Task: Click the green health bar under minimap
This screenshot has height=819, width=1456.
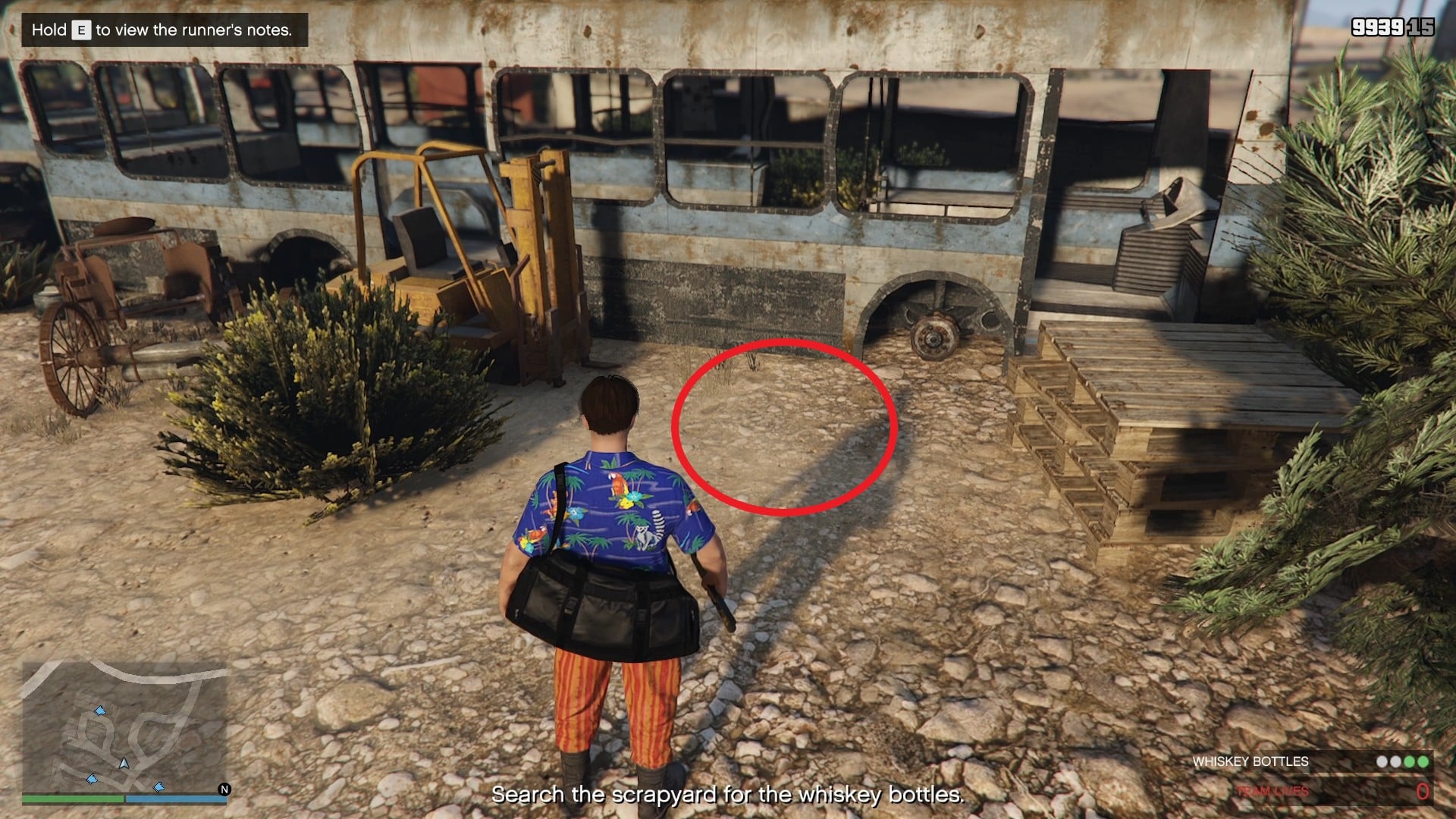Action: tap(74, 799)
